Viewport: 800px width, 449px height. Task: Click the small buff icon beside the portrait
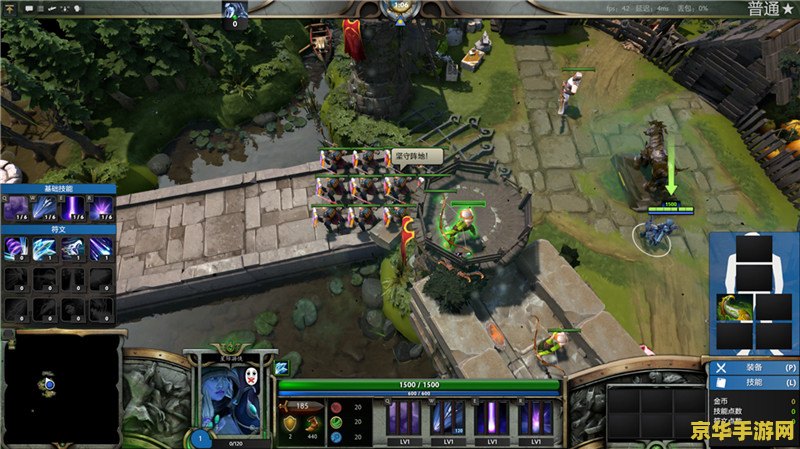tap(282, 367)
